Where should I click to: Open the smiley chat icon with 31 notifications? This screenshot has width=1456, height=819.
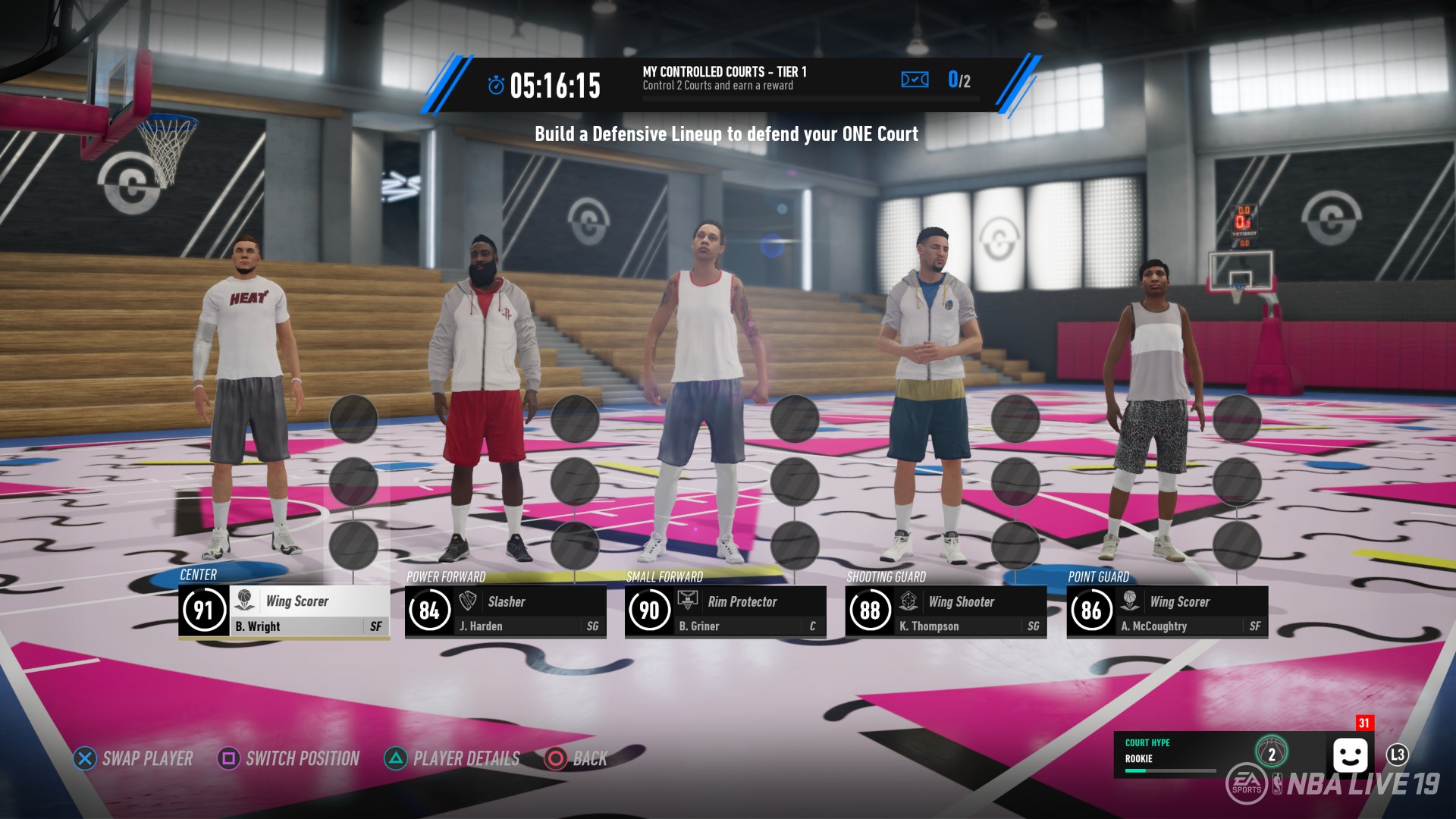(1351, 753)
